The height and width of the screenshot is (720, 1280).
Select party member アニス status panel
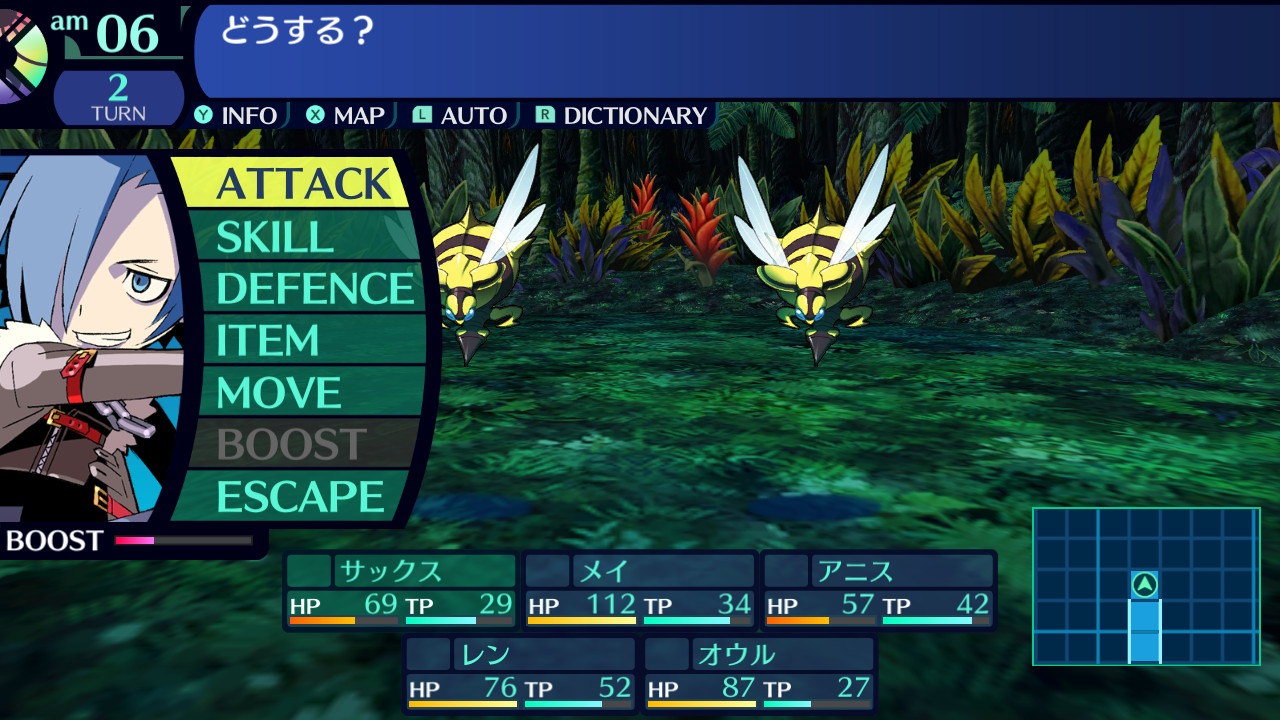pyautogui.click(x=879, y=589)
